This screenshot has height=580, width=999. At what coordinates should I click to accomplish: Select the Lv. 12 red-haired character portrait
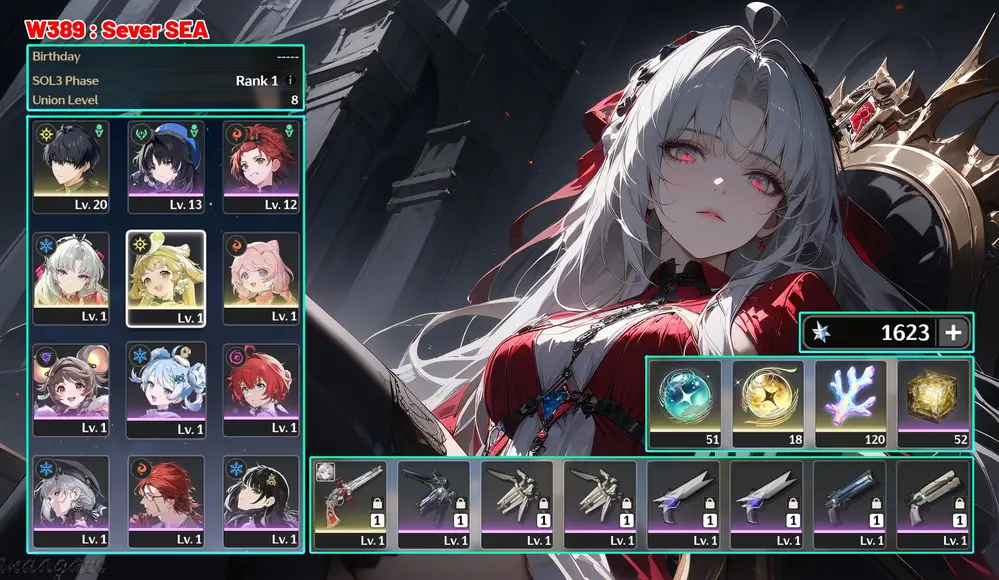point(261,165)
